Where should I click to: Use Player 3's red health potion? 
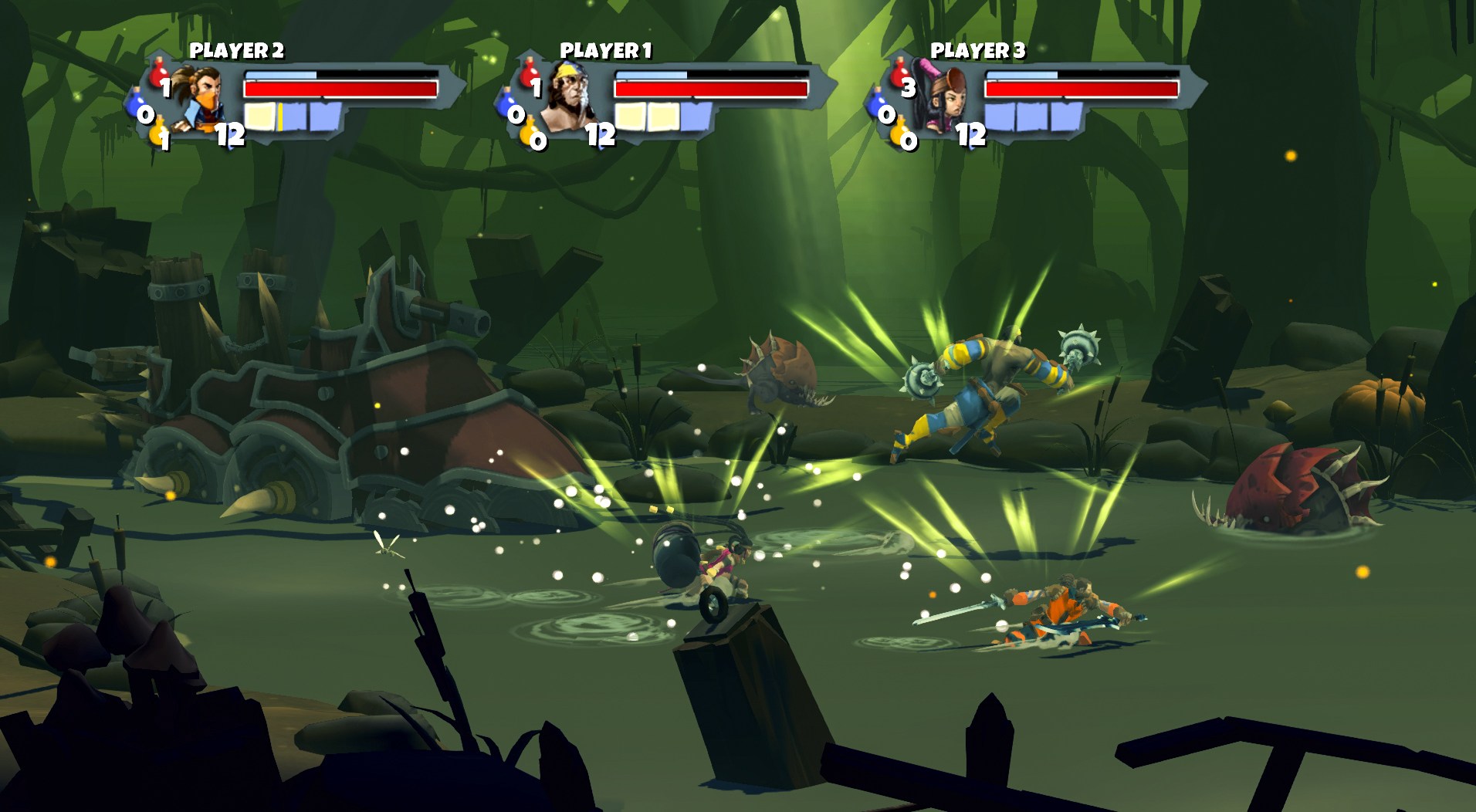tap(900, 74)
